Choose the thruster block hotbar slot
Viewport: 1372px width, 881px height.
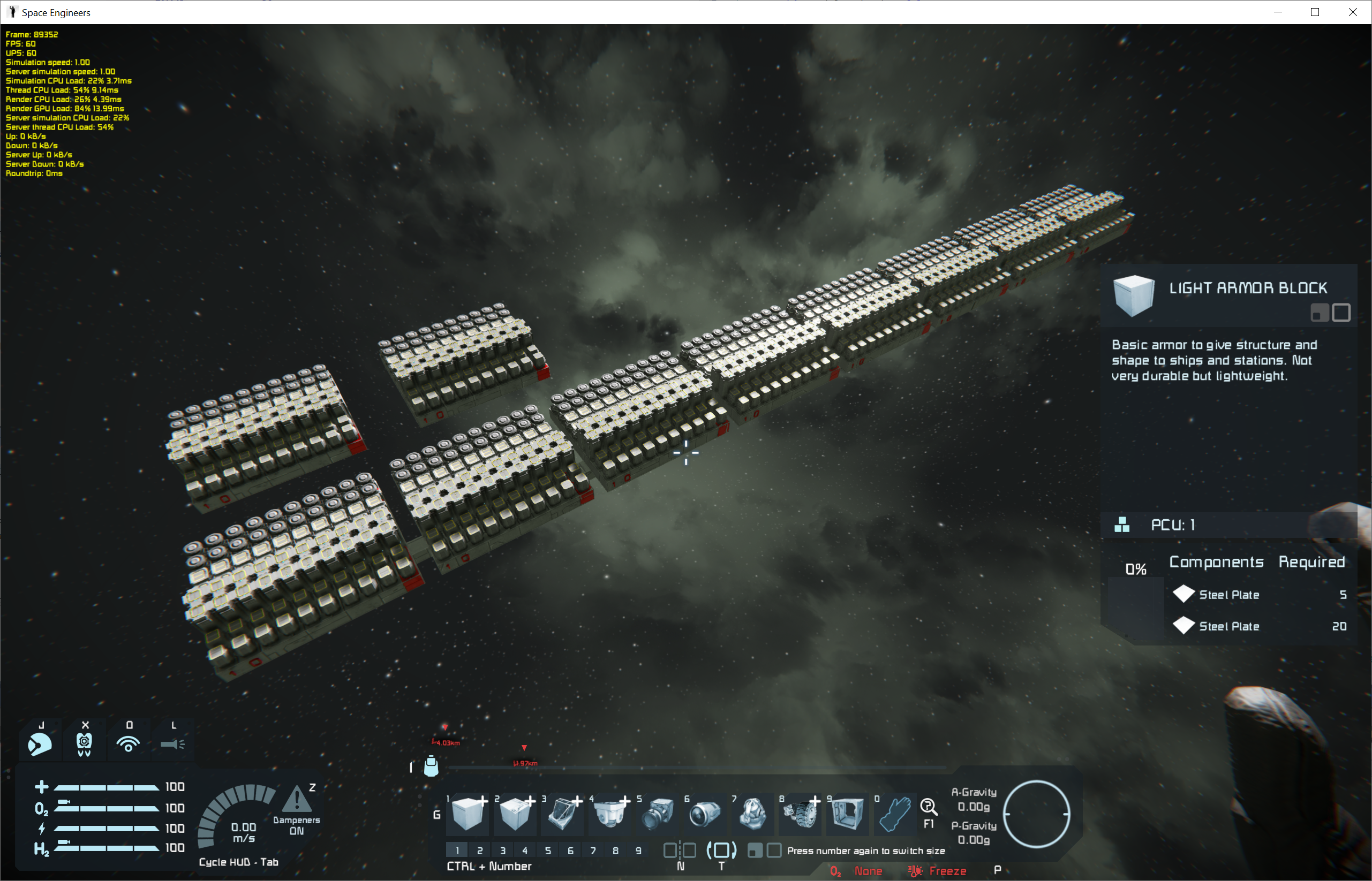[x=705, y=813]
